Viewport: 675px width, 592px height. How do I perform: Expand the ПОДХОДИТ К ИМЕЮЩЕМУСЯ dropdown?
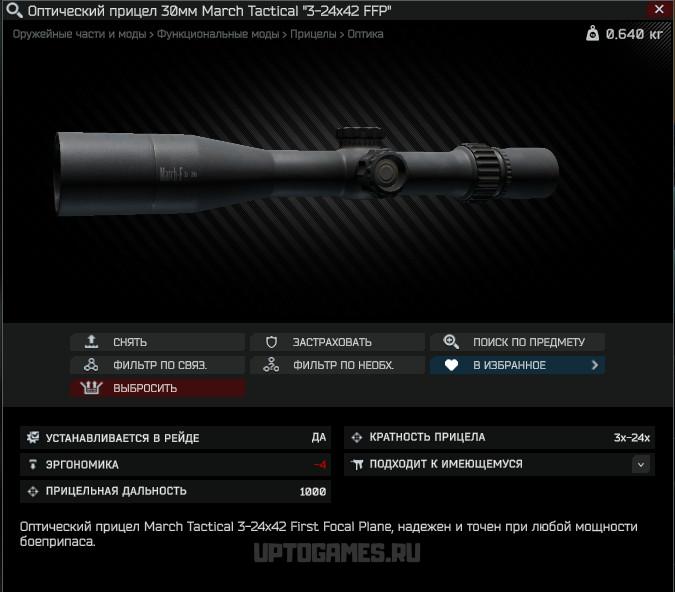tap(641, 464)
